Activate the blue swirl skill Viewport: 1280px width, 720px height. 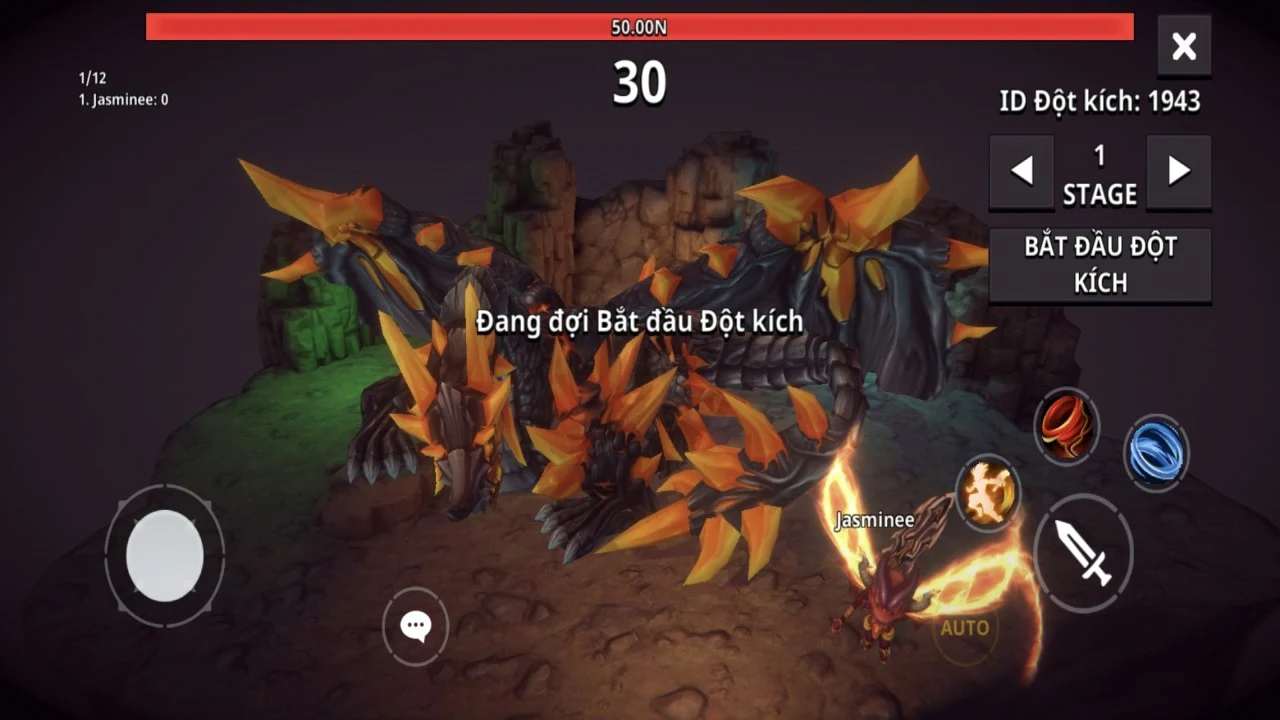(1157, 452)
